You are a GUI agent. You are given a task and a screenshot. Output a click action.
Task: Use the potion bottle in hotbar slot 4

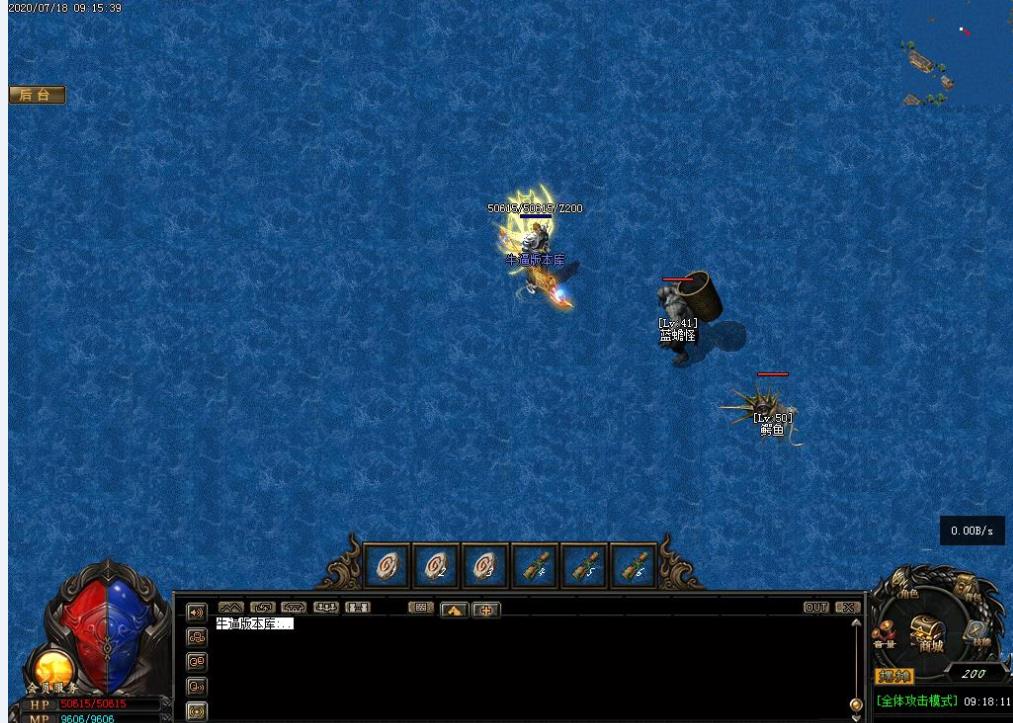click(x=535, y=567)
